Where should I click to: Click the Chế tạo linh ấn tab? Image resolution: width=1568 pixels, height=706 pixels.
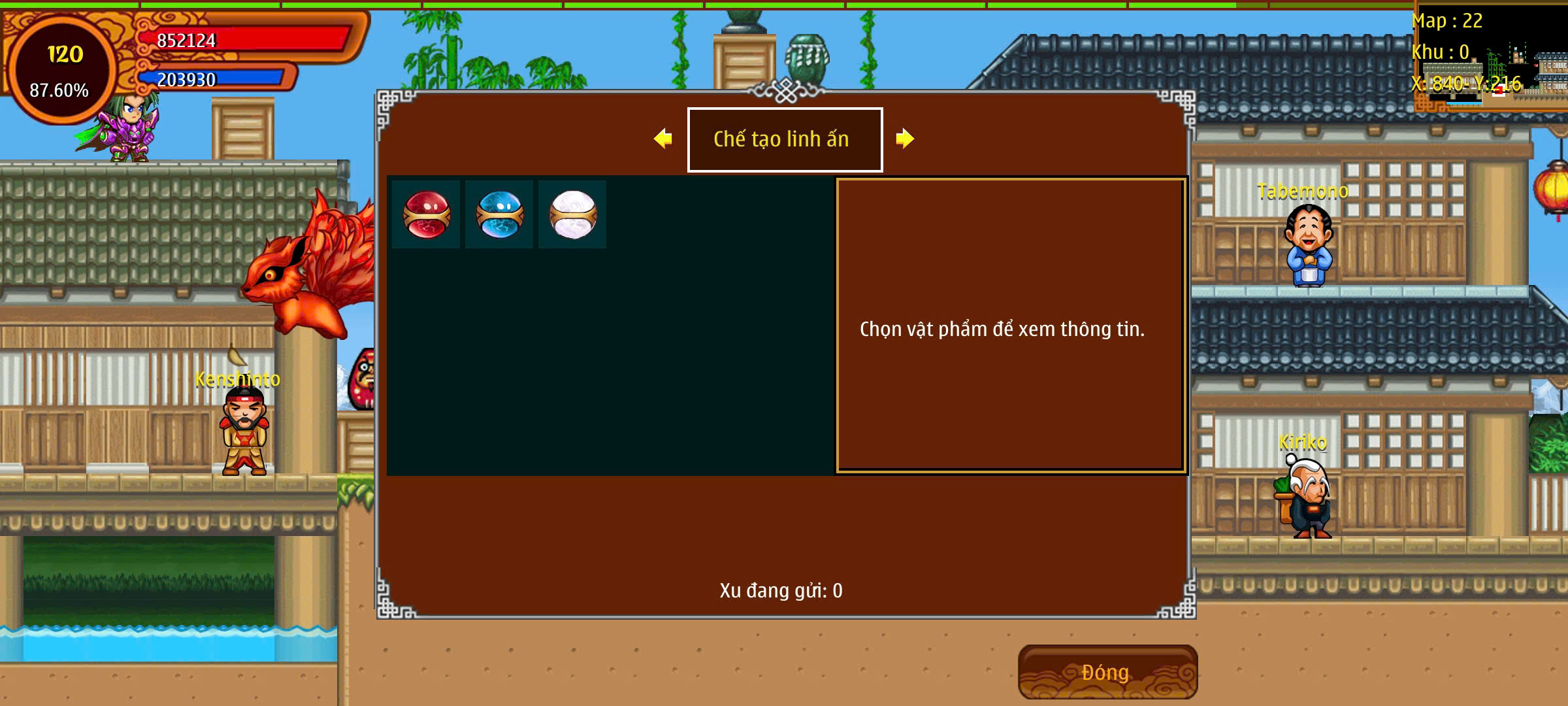[785, 139]
